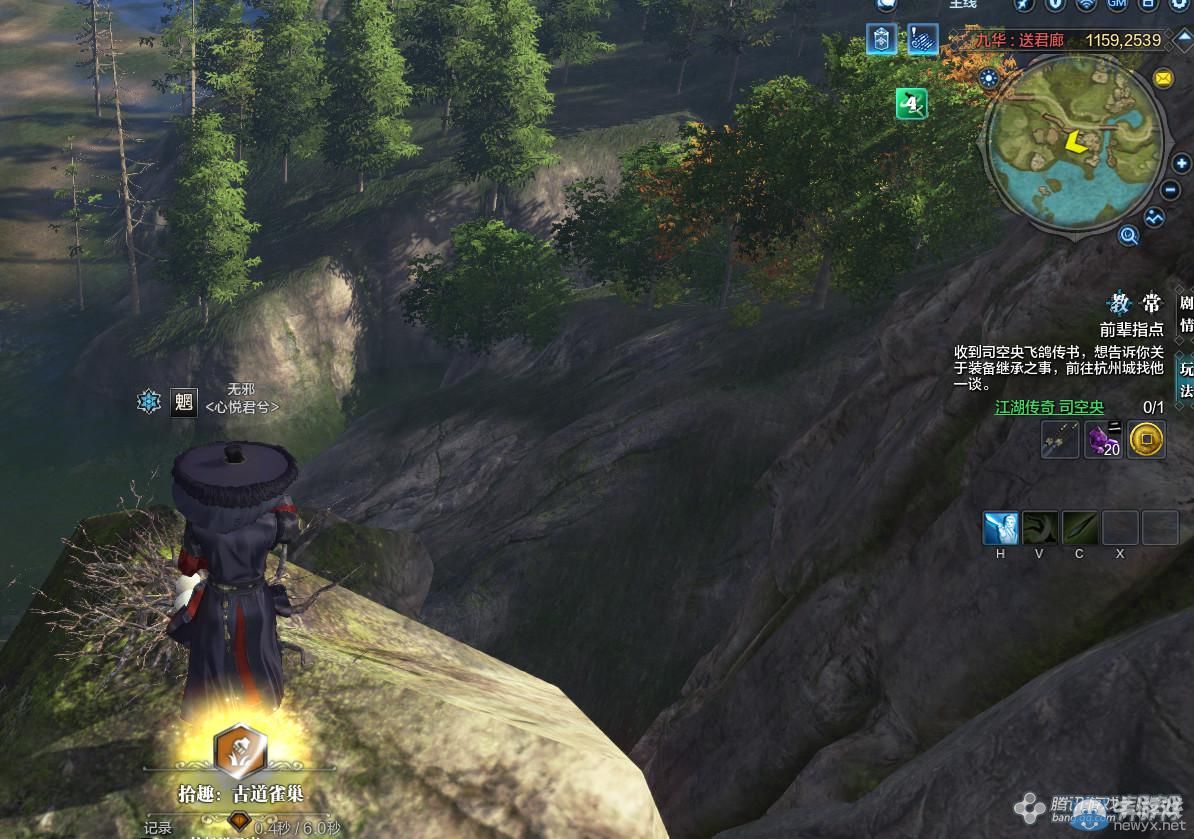Screen dimensions: 1194x839
Task: Open the blue exclamation notice icon
Action: pyautogui.click(x=922, y=40)
